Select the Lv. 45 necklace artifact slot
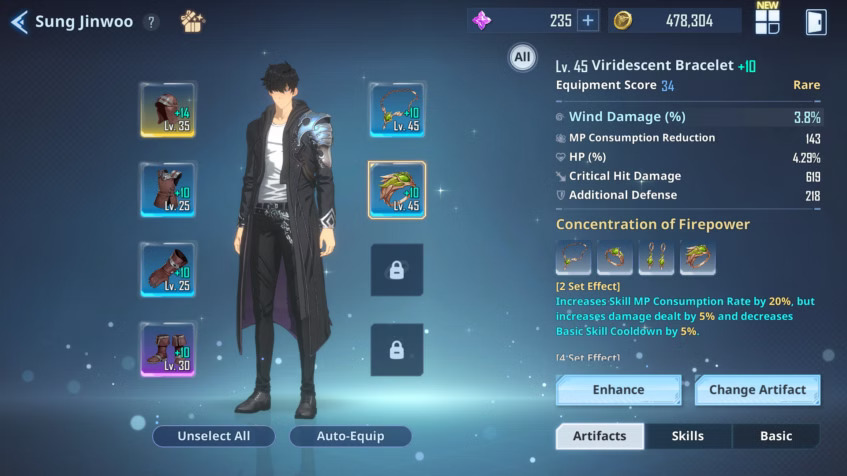 (397, 109)
